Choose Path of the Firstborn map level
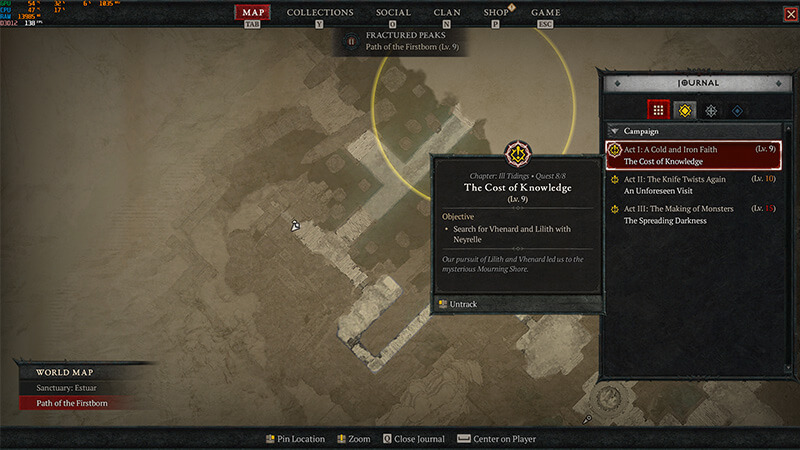This screenshot has width=800, height=450. tap(70, 403)
